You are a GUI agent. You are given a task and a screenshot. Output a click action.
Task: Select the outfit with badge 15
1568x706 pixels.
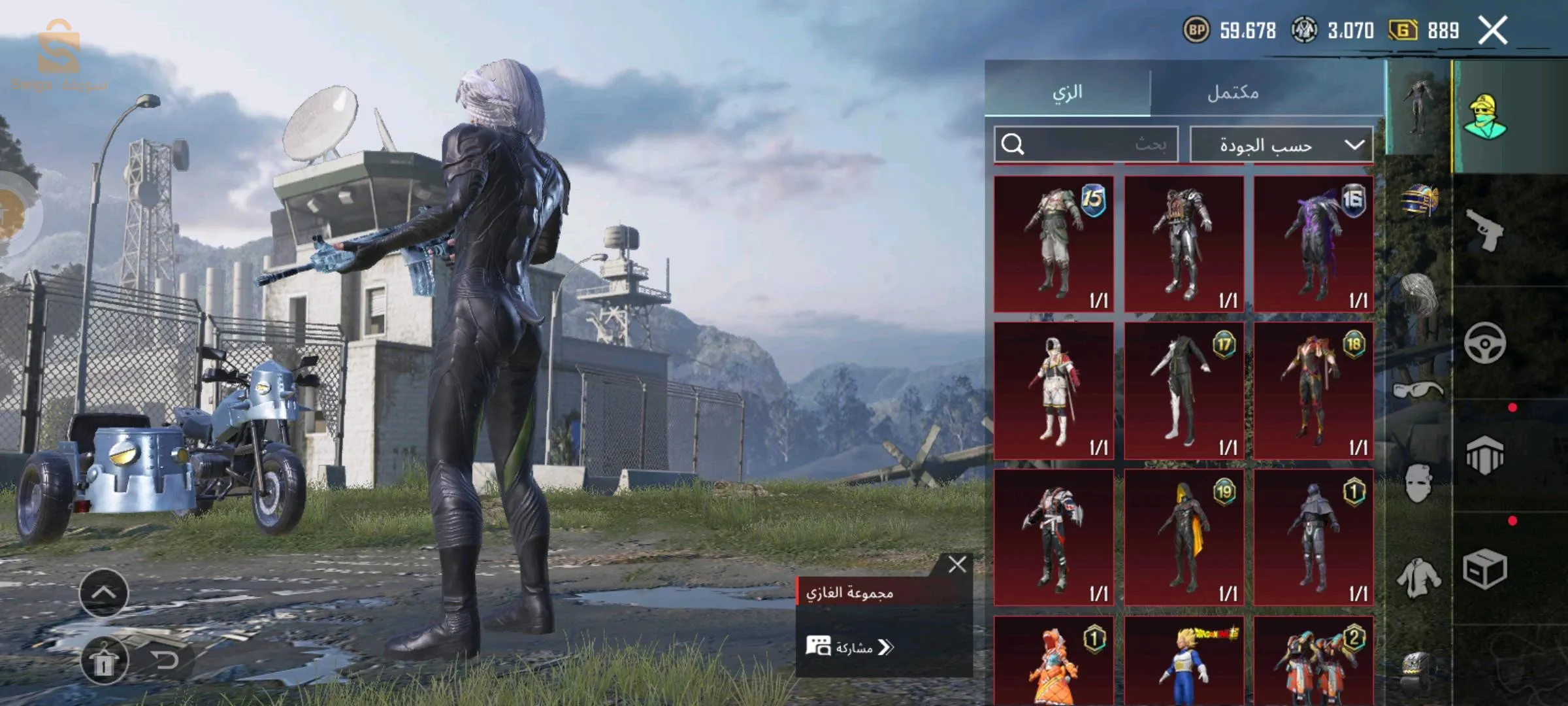1053,244
